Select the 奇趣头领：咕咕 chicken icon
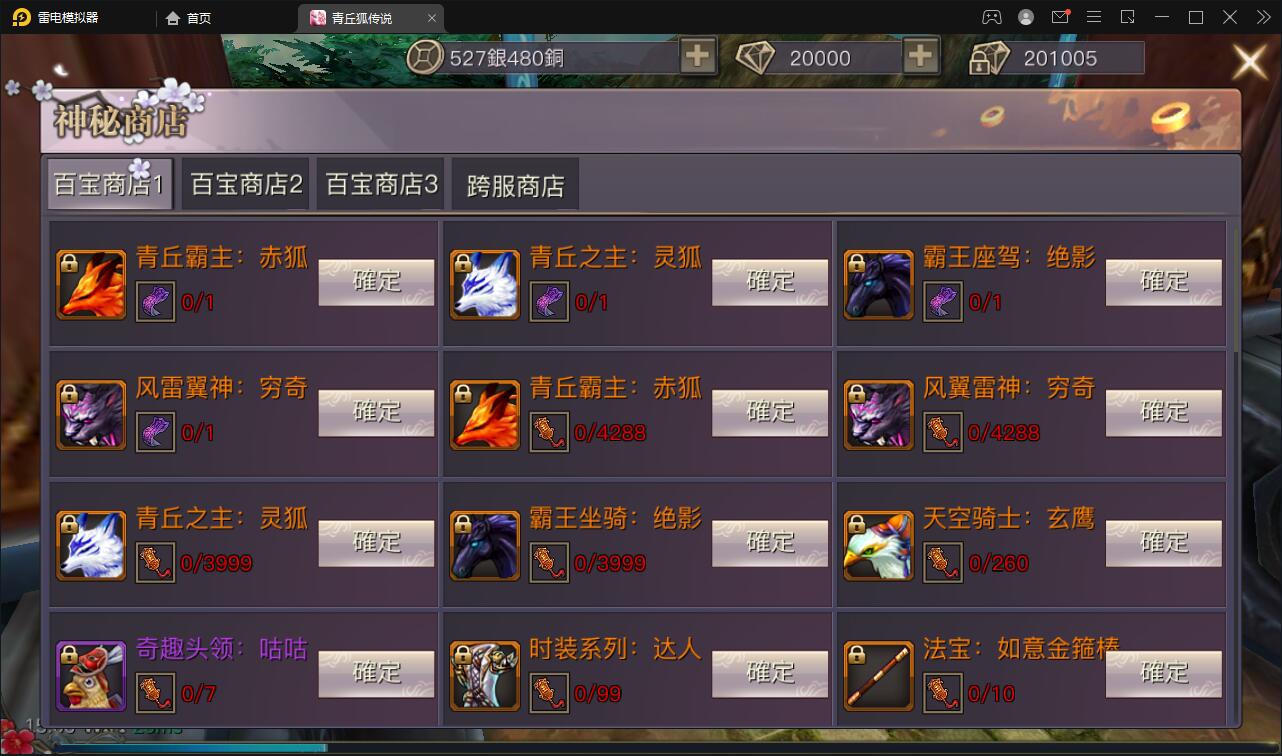Screen dimensions: 1282x756 [90, 674]
